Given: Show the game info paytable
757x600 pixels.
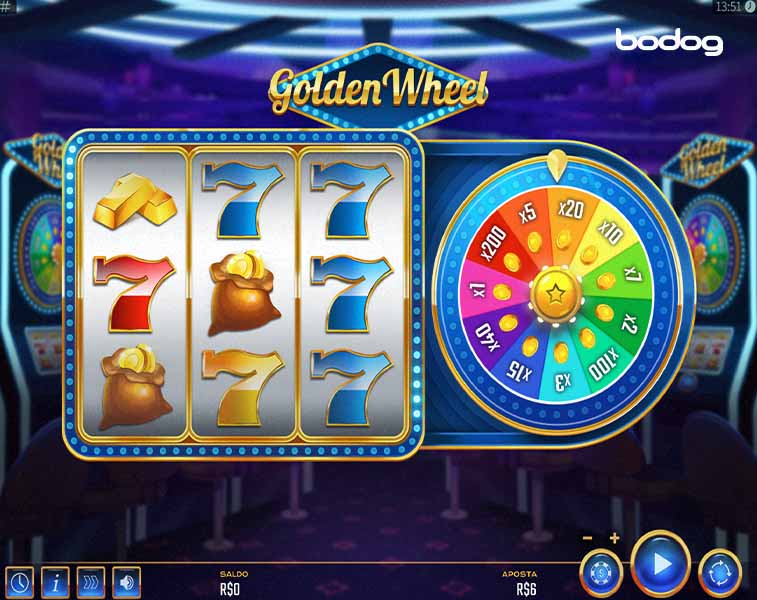Looking at the screenshot, I should (x=55, y=581).
